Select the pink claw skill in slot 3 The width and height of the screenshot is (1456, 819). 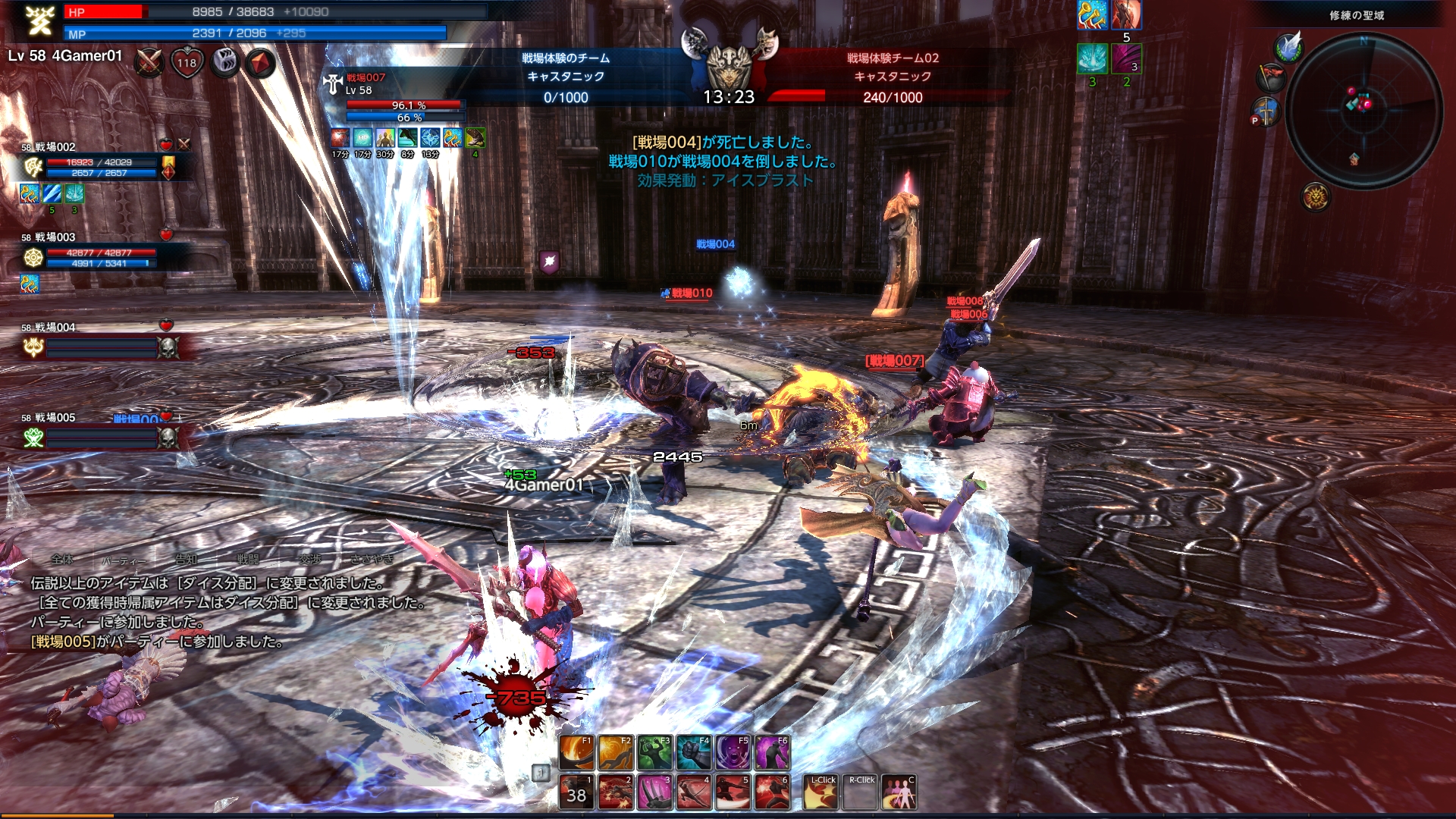(x=655, y=792)
